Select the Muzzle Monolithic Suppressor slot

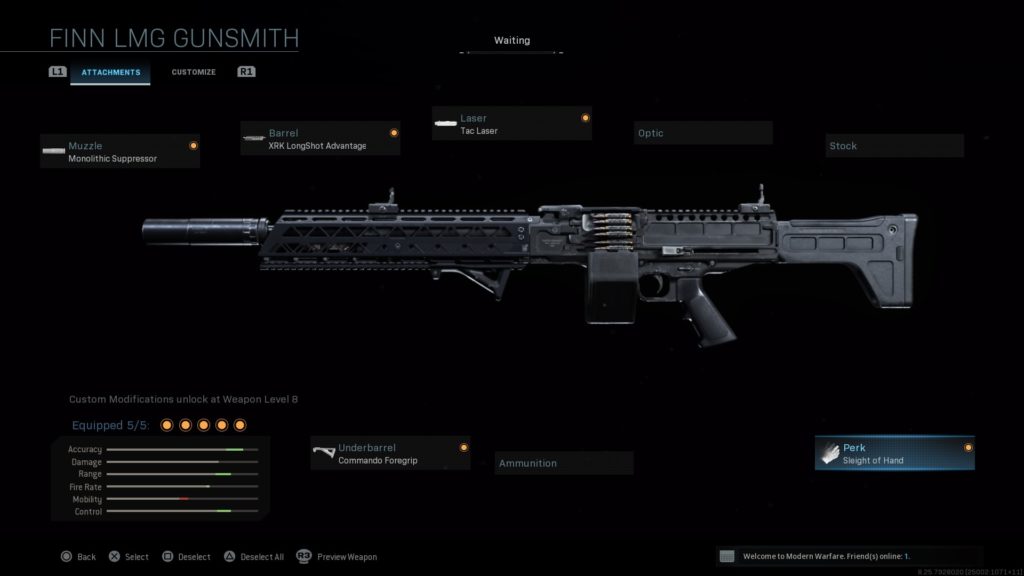pos(120,152)
